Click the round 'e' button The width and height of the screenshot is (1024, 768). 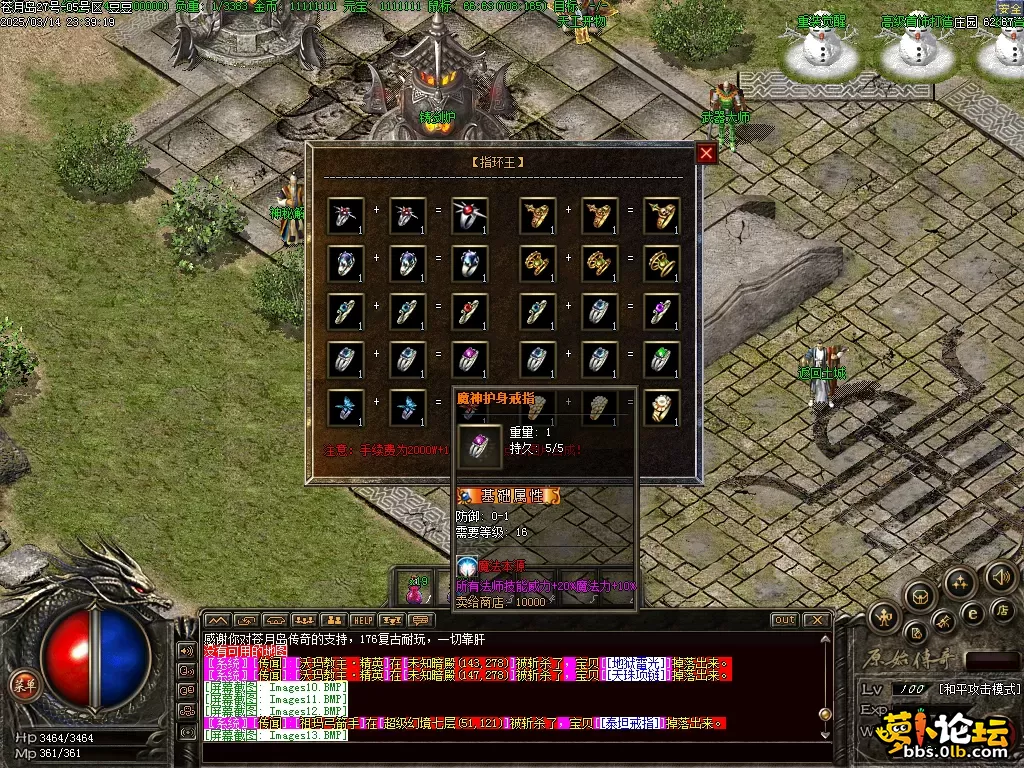971,613
